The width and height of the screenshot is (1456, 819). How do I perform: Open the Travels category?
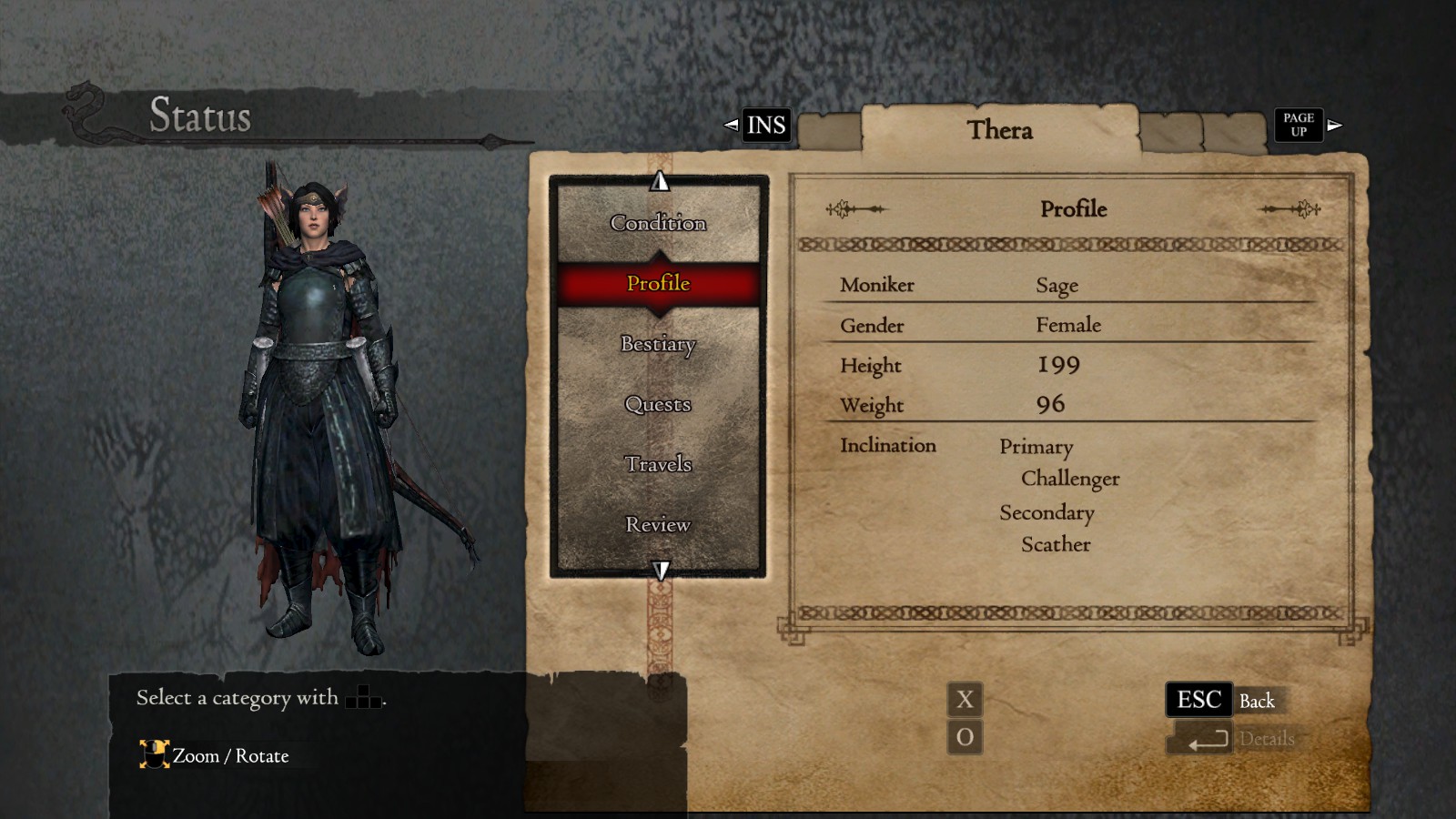coord(659,464)
